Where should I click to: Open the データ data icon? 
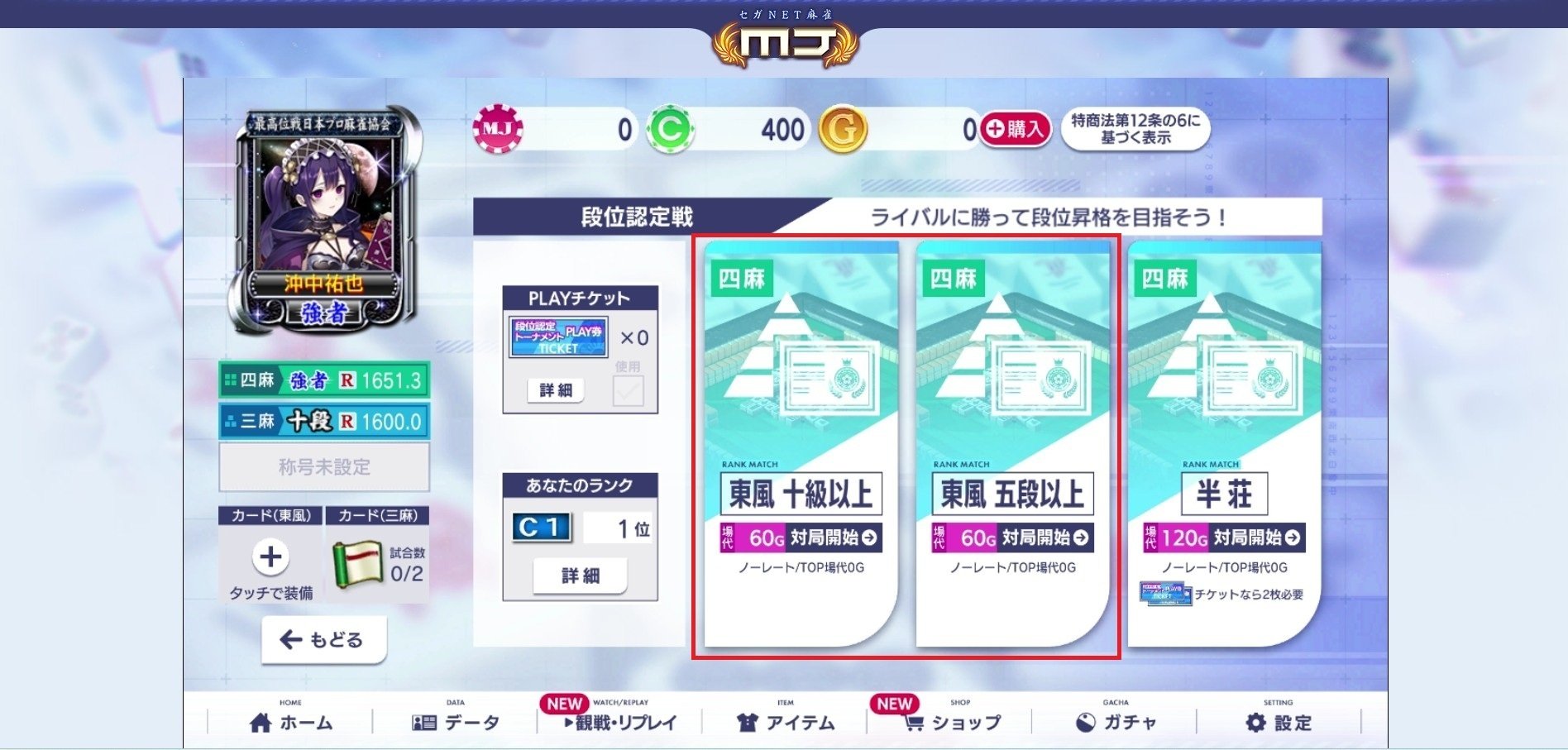click(424, 720)
